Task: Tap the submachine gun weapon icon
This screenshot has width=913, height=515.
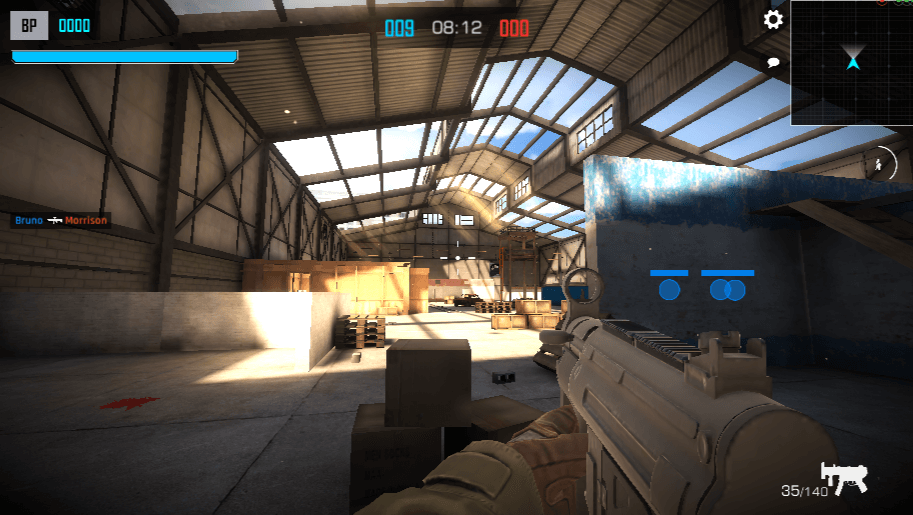Action: point(843,477)
